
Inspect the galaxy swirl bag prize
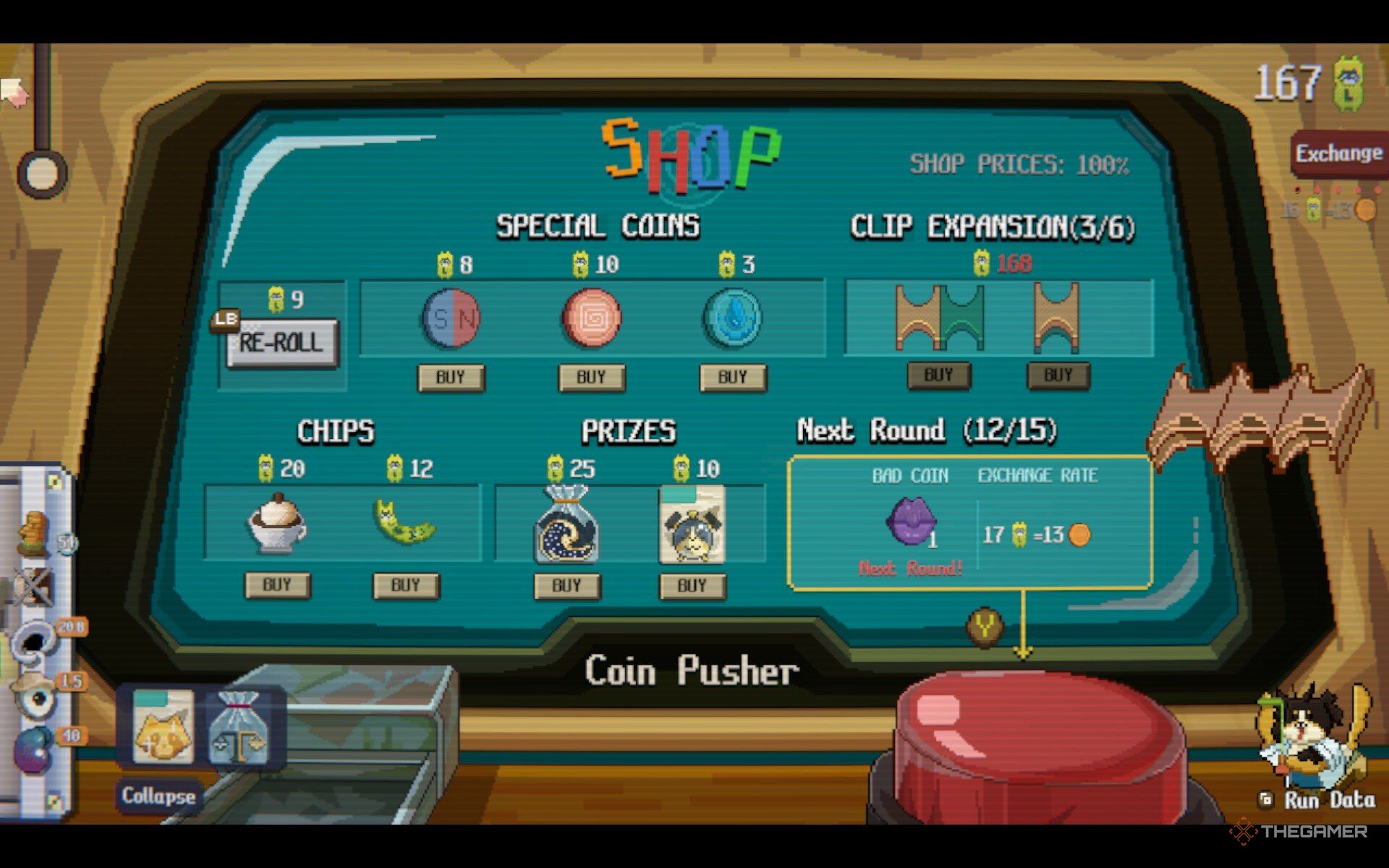click(x=566, y=524)
